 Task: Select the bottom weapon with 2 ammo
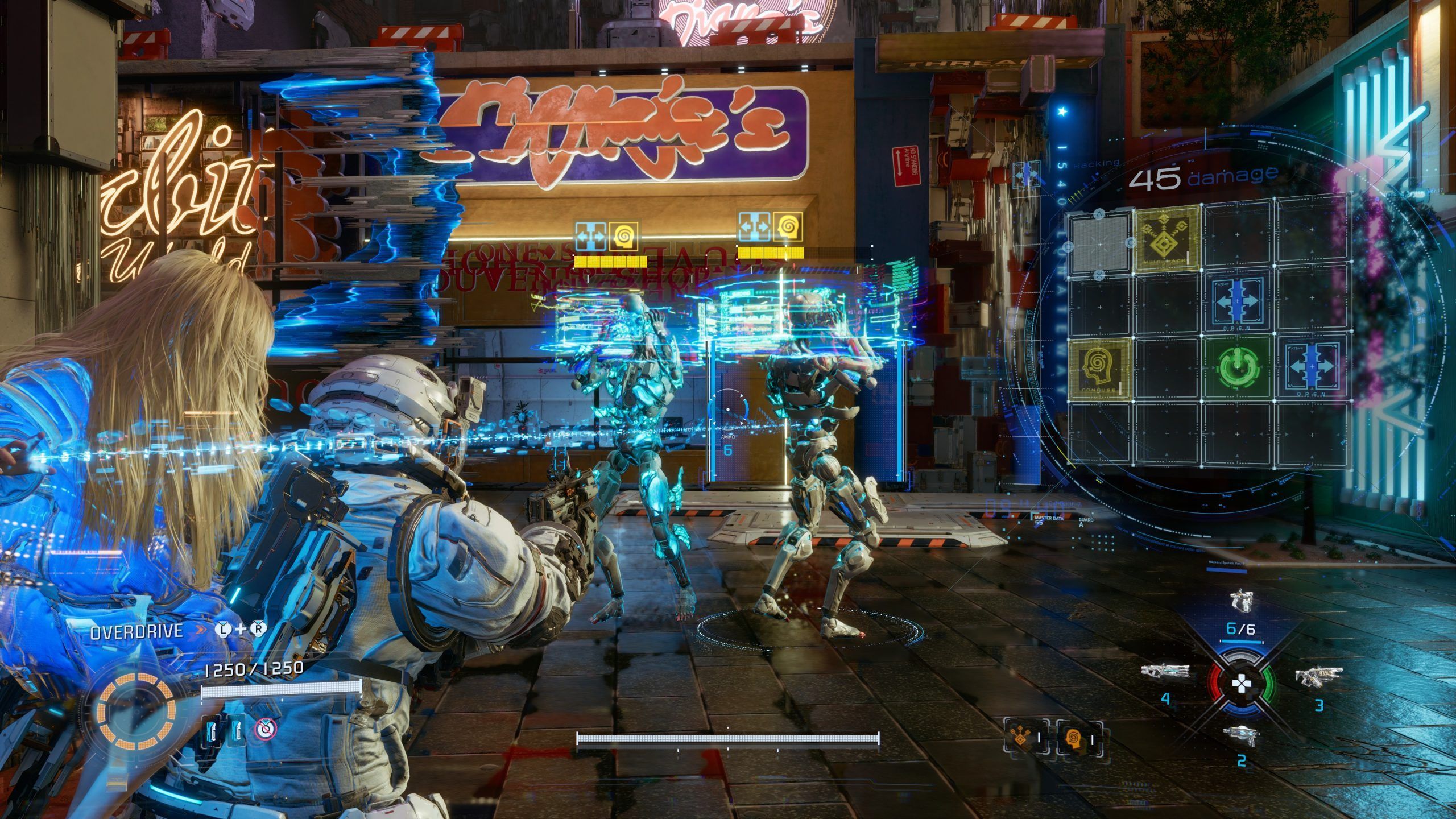(x=1241, y=735)
